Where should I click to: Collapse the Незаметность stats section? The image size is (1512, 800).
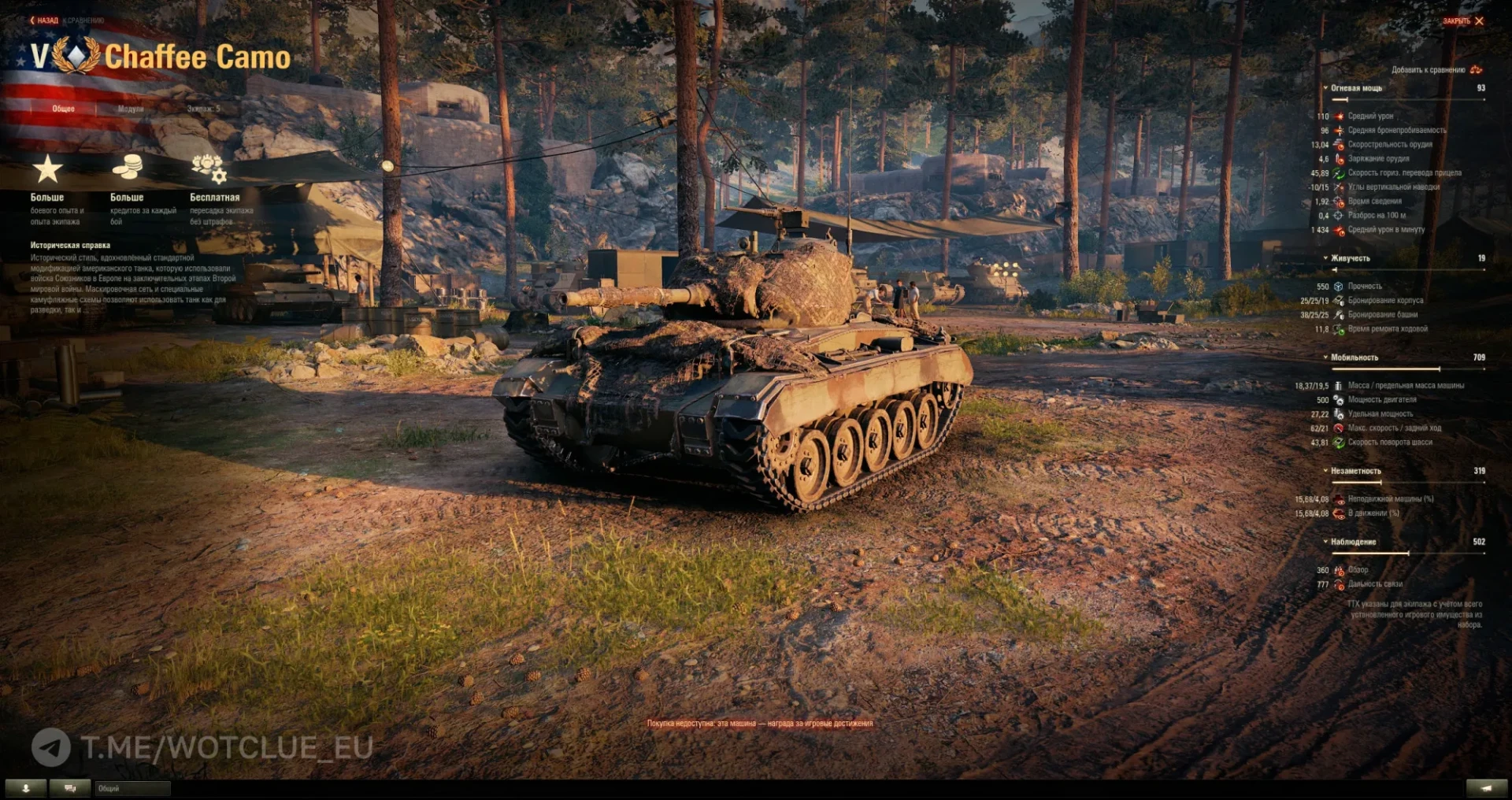[x=1354, y=471]
